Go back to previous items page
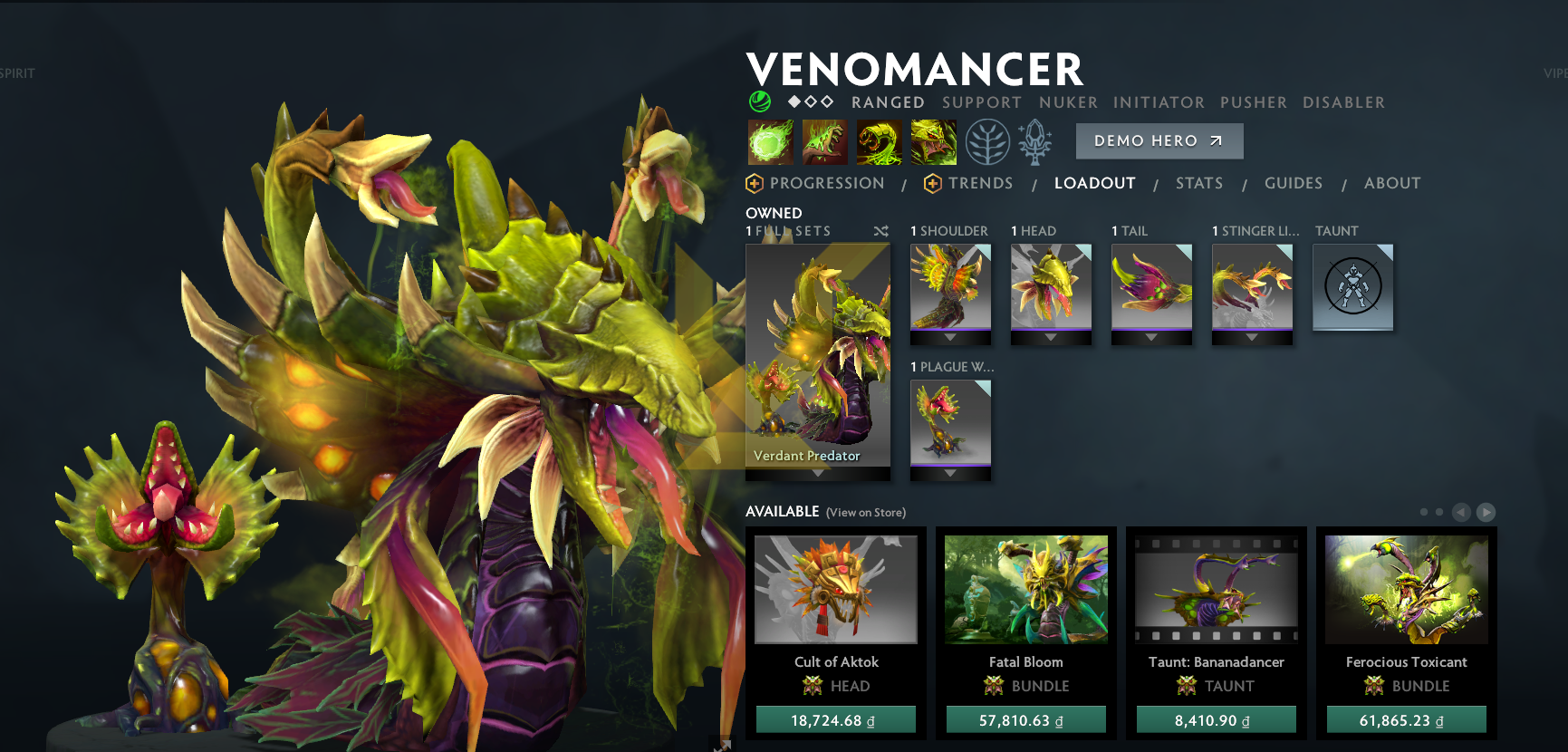The image size is (1568, 752). tap(1460, 512)
